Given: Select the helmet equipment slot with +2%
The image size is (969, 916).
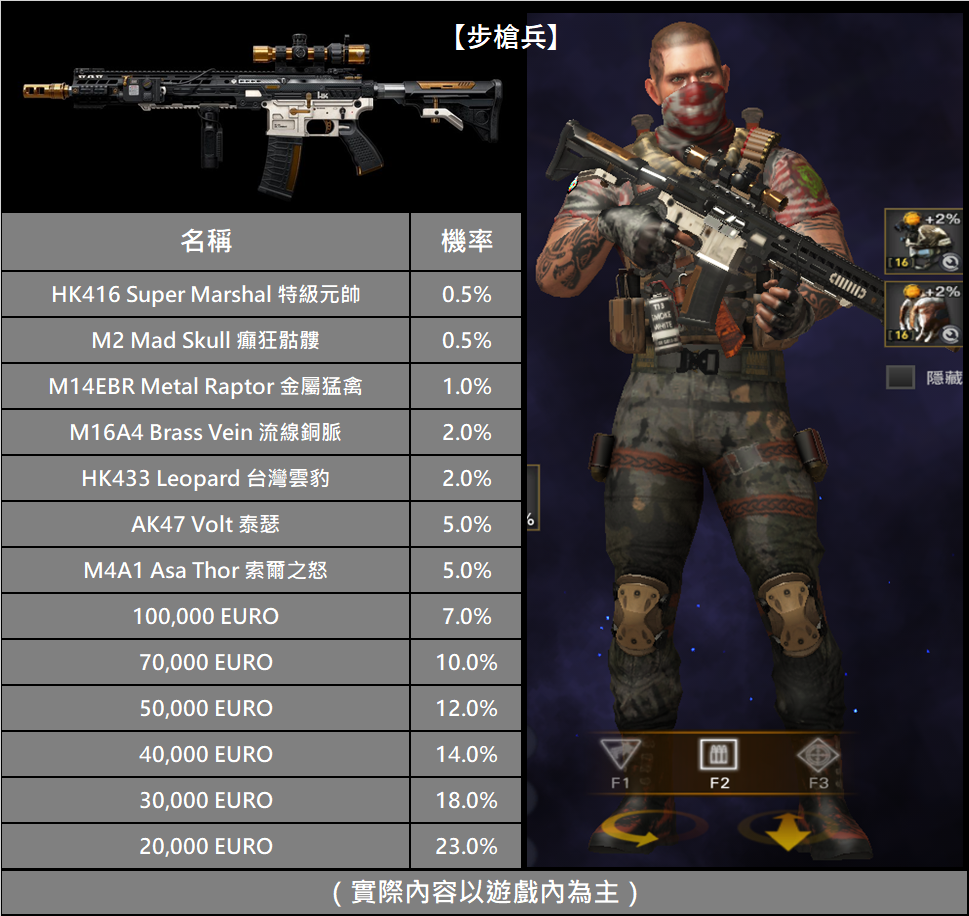Looking at the screenshot, I should click(924, 241).
